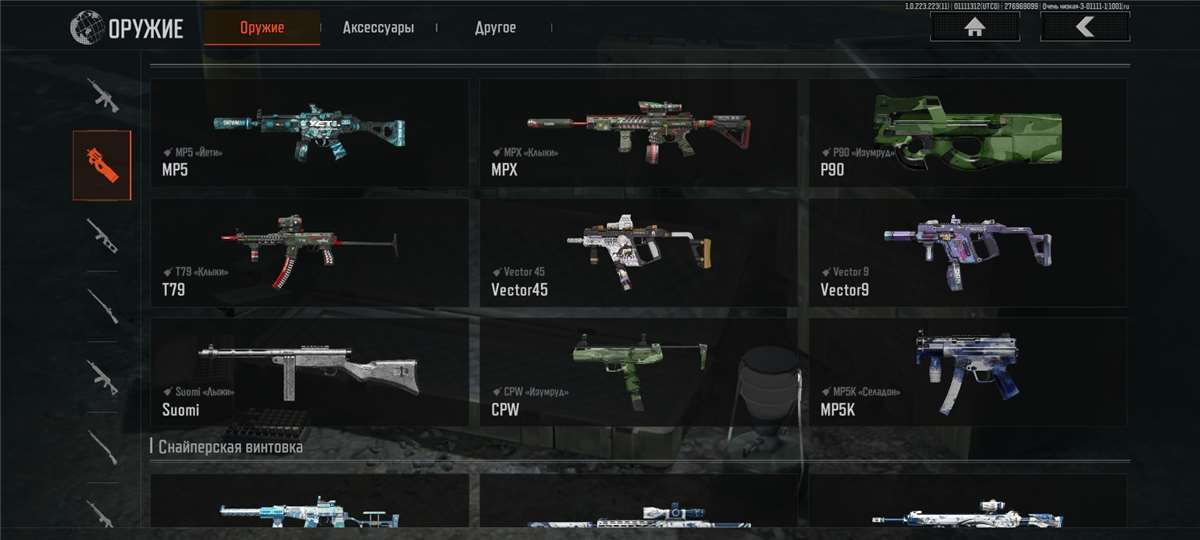Screen dimensions: 1200x540
Task: Open the Другое tab
Action: [495, 28]
